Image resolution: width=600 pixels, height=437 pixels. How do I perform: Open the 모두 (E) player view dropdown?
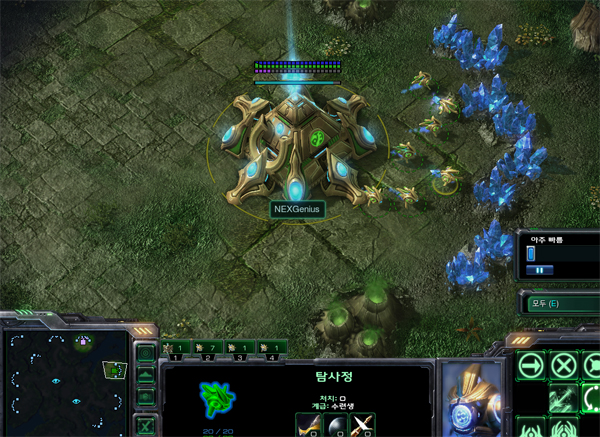pos(557,302)
